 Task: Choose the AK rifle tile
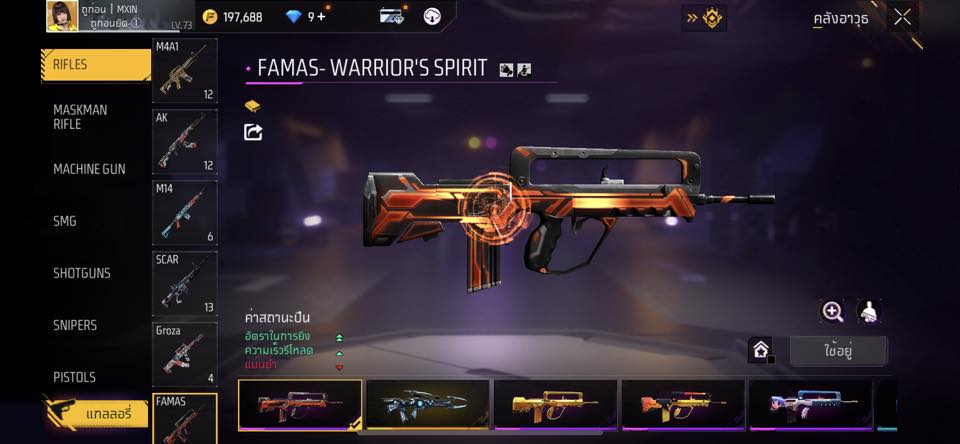click(184, 141)
